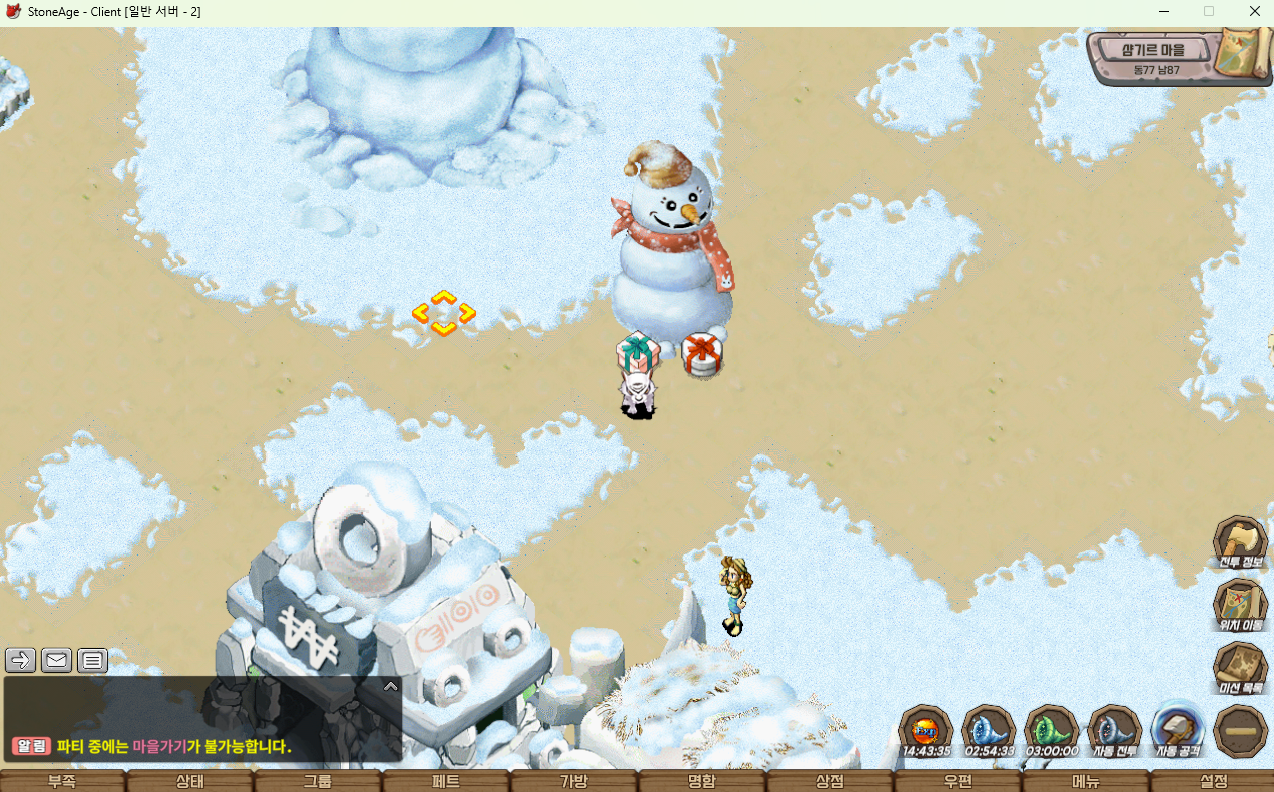Image resolution: width=1274 pixels, height=792 pixels.
Task: Minimize the StoneAge client window
Action: [1163, 11]
